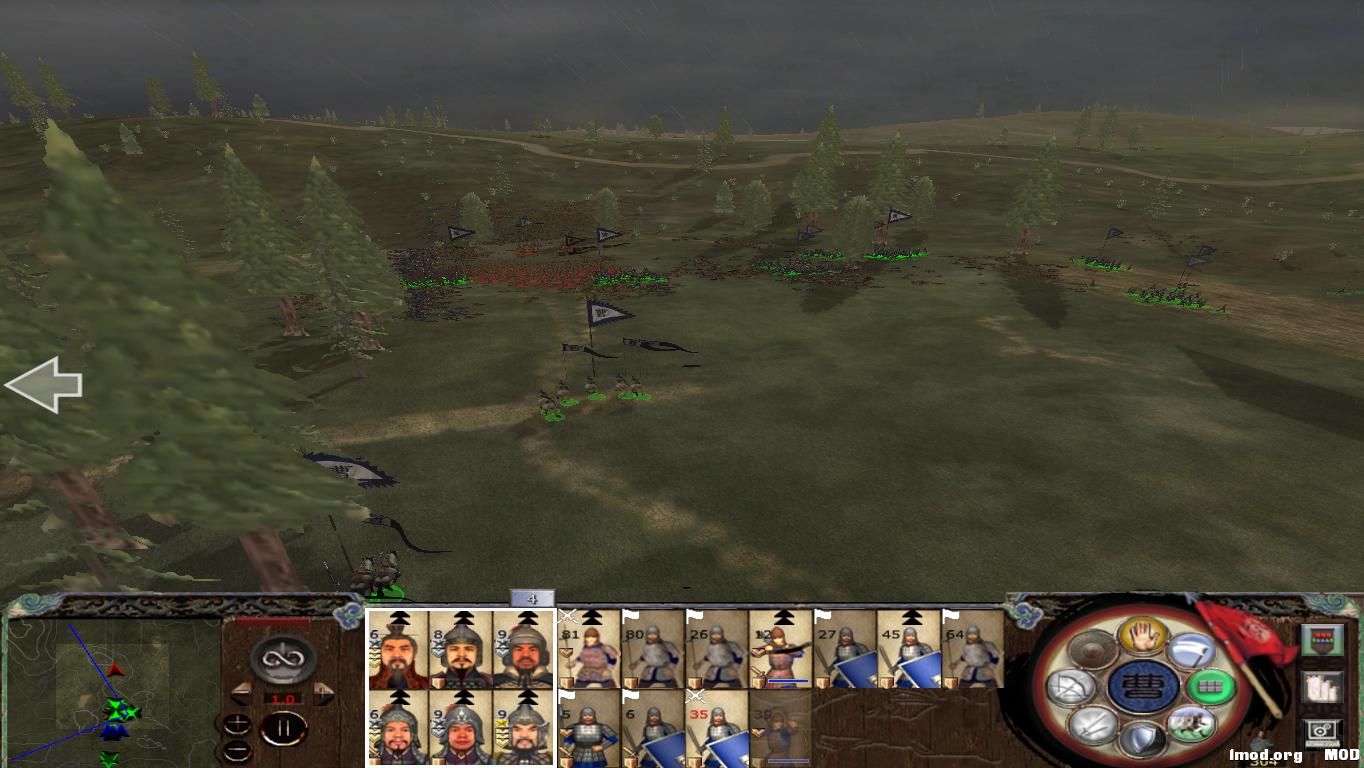Toggle the camera mode with the camera icon
Image resolution: width=1364 pixels, height=768 pixels.
click(x=1322, y=730)
